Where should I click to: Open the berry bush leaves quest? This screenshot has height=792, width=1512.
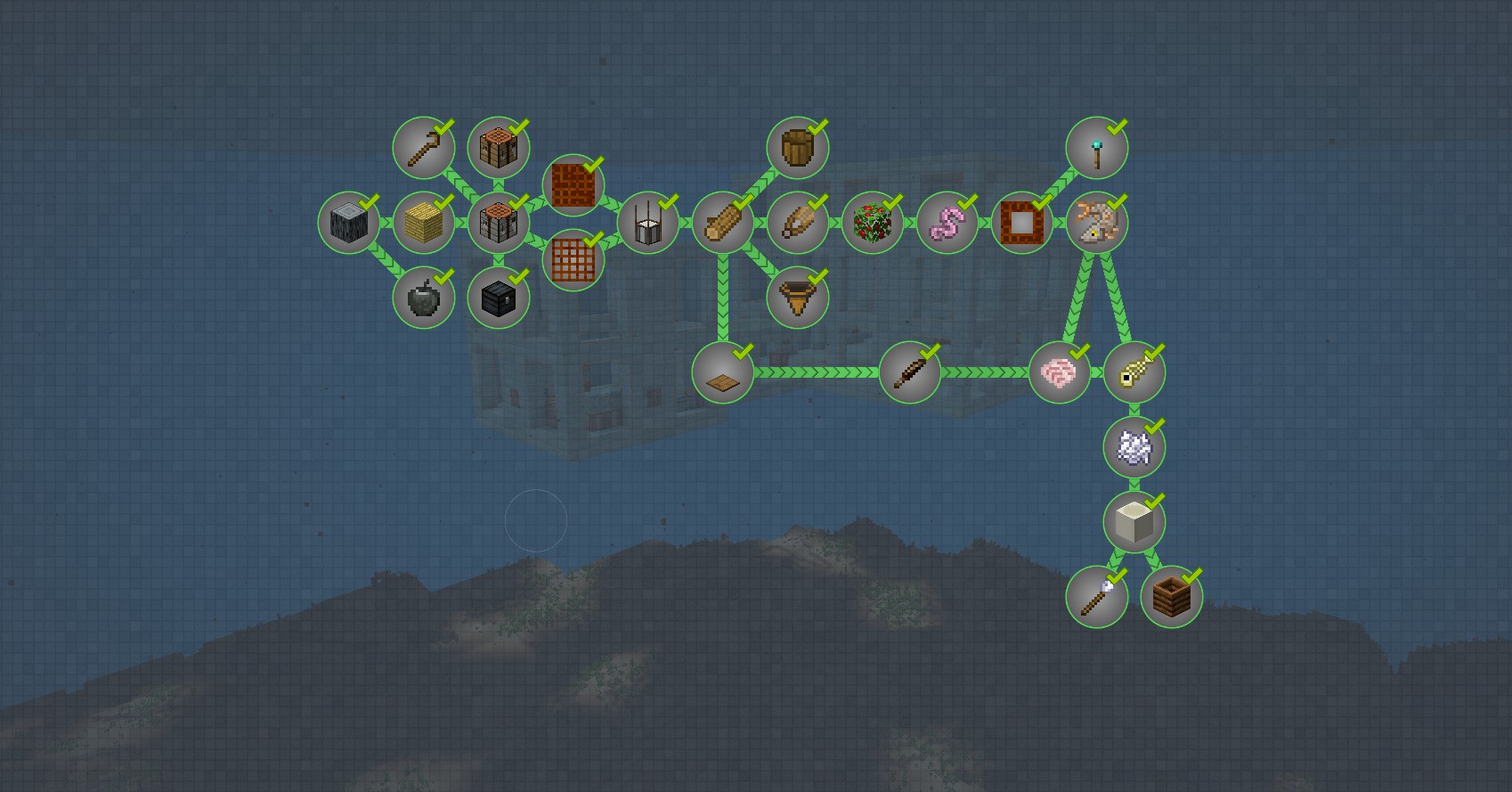coord(873,223)
